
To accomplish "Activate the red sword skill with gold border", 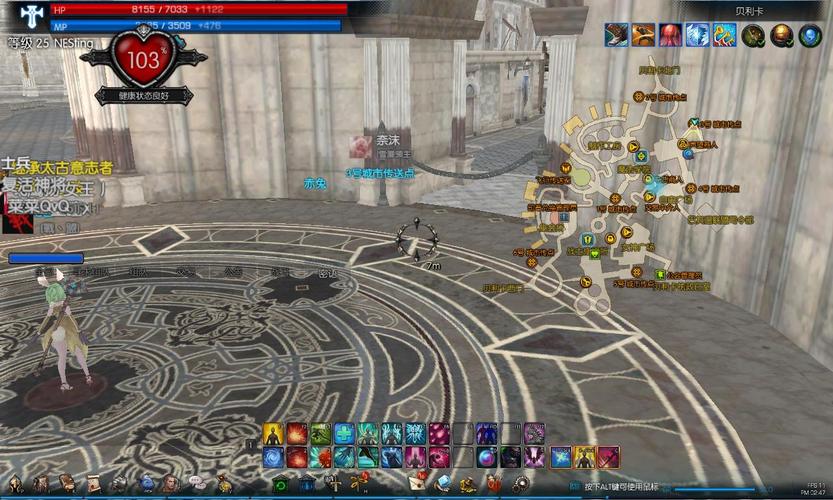I will (x=609, y=457).
